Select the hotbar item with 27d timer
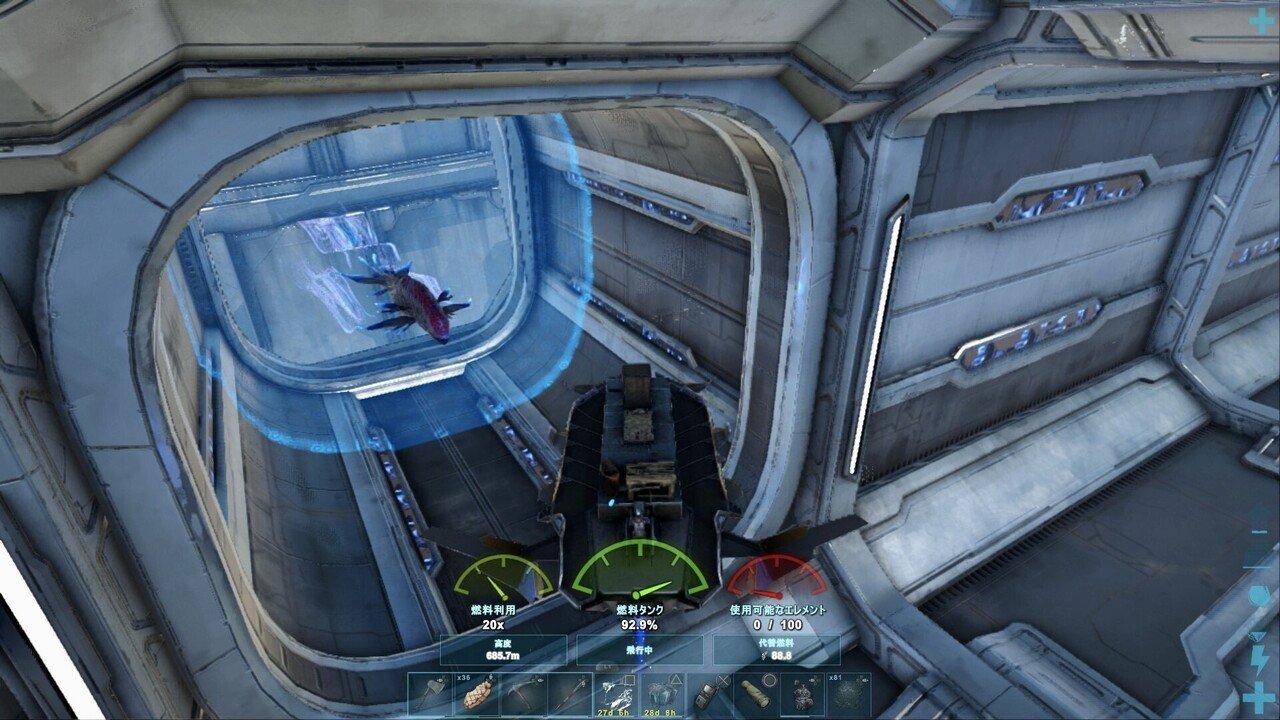Image resolution: width=1280 pixels, height=720 pixels. [616, 694]
